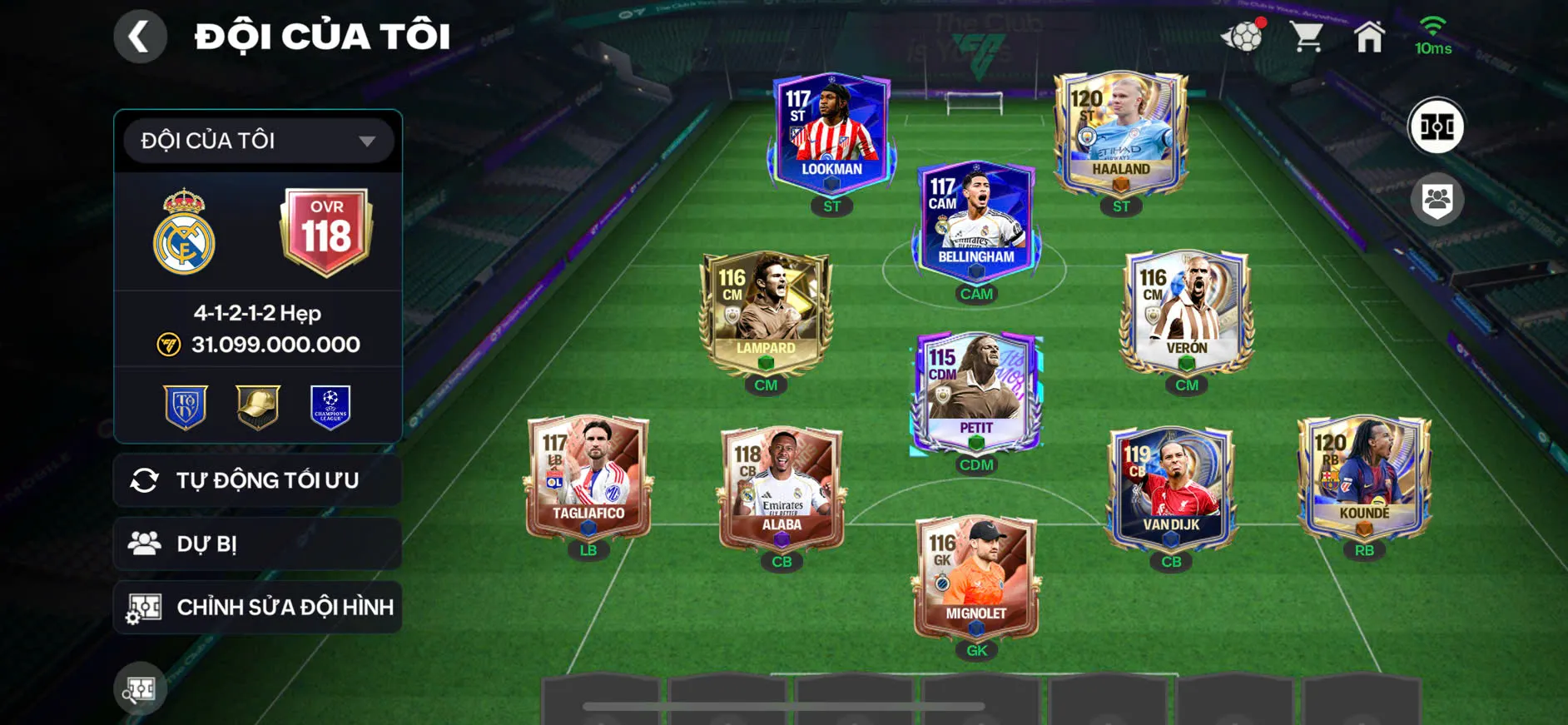Open the football notifications icon with red badge
Screen dimensions: 1568x725
1241,36
